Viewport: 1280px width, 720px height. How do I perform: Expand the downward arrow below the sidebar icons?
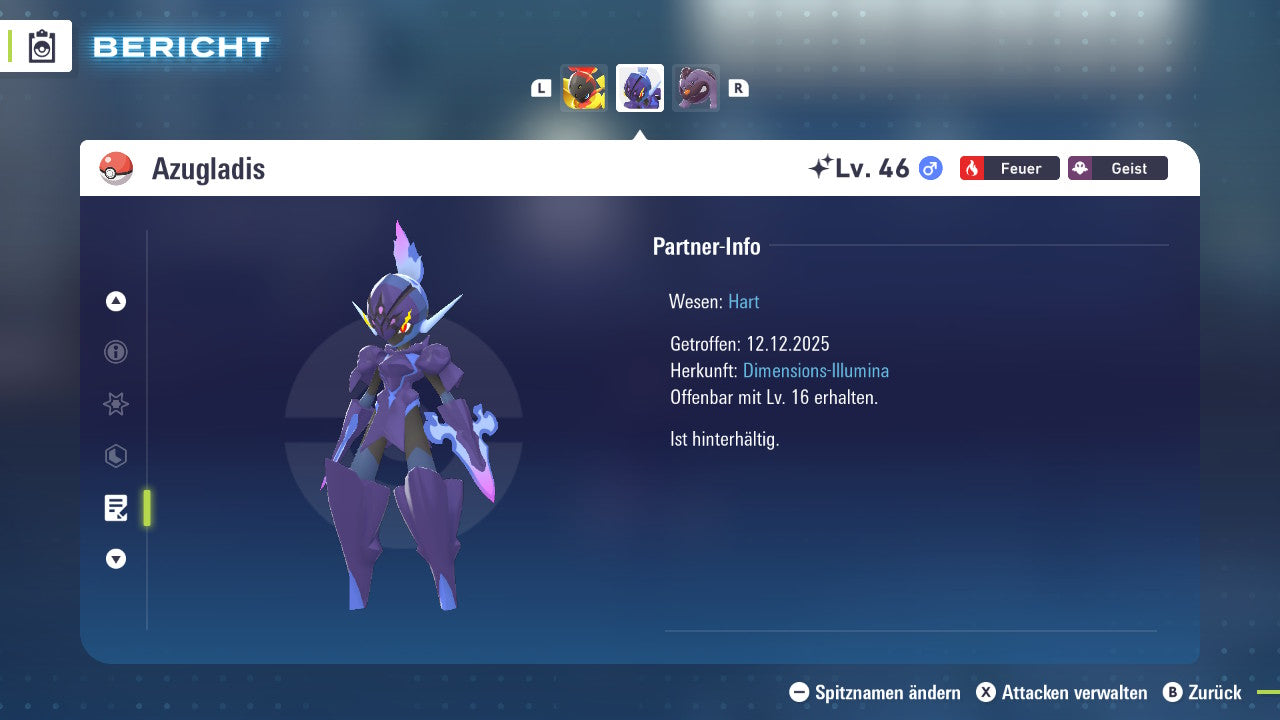tap(115, 559)
